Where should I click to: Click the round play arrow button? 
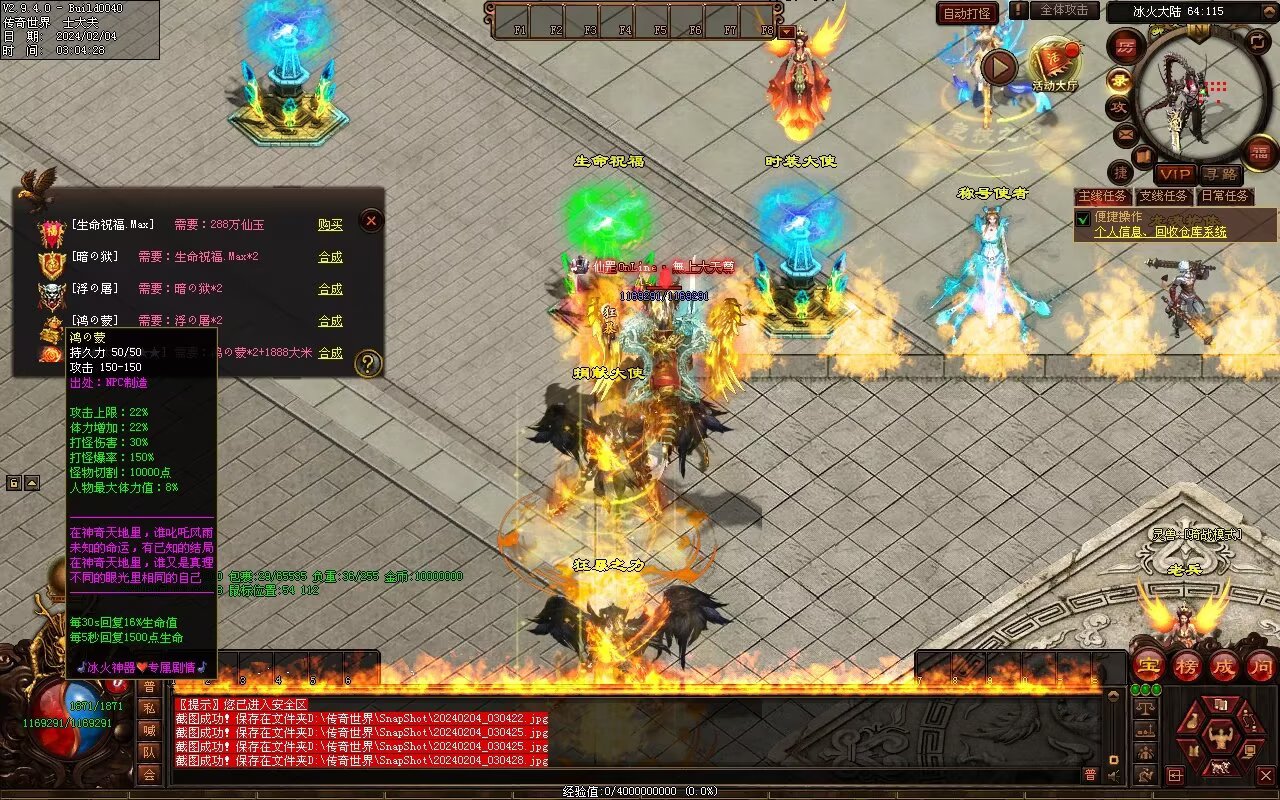(998, 68)
